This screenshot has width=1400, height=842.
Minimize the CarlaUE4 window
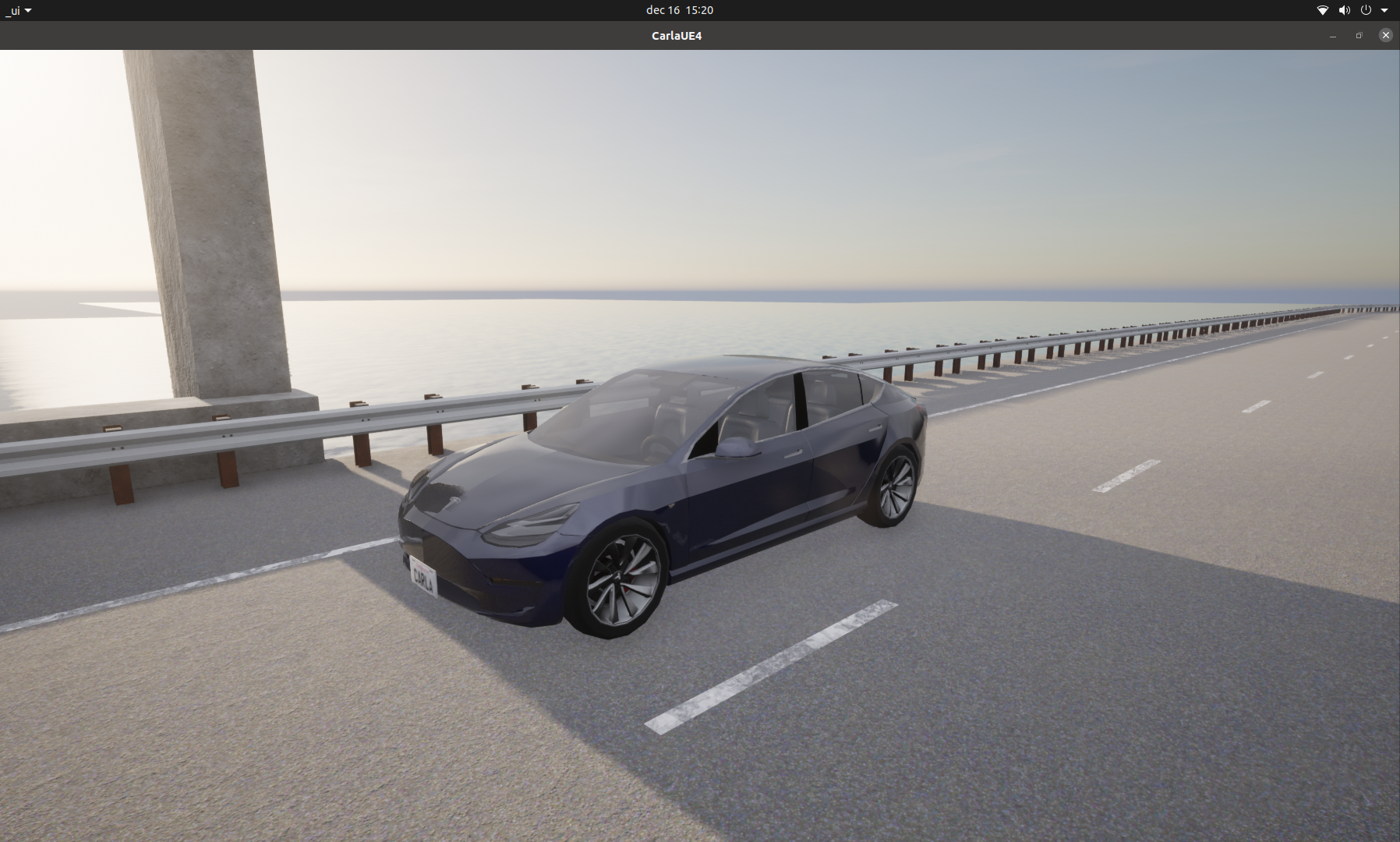click(1331, 35)
